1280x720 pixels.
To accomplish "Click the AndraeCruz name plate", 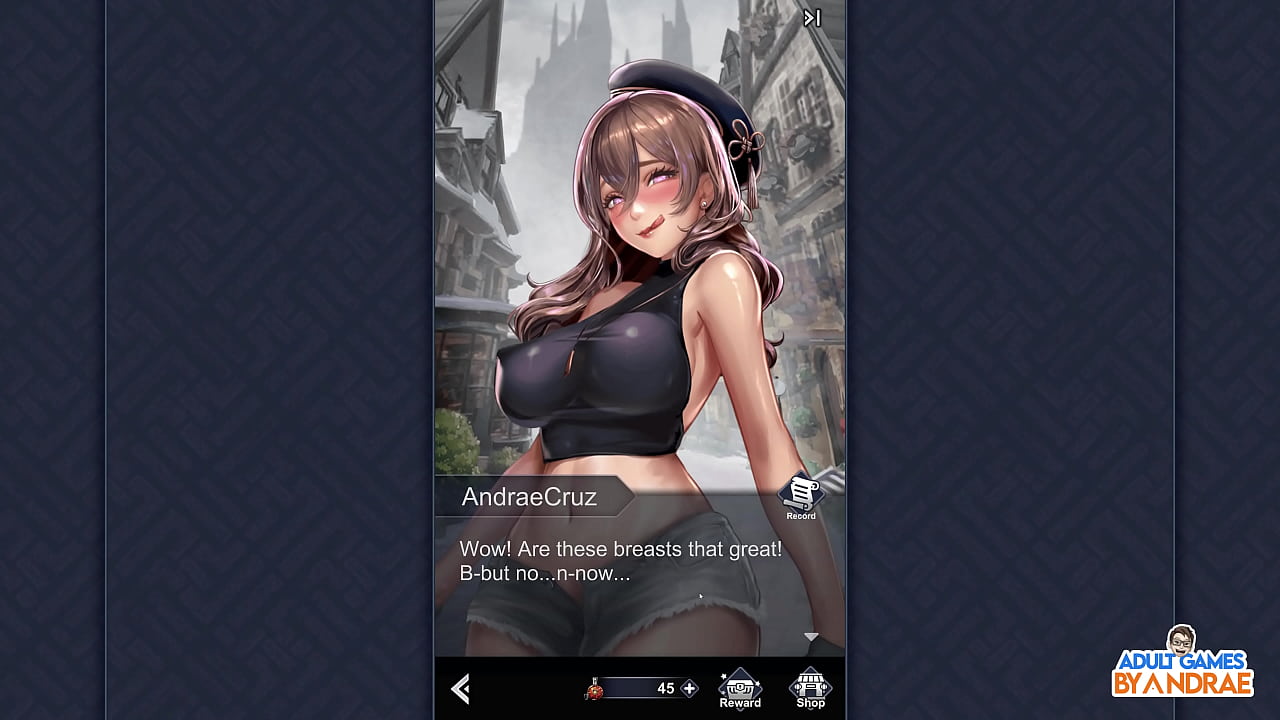I will (530, 496).
